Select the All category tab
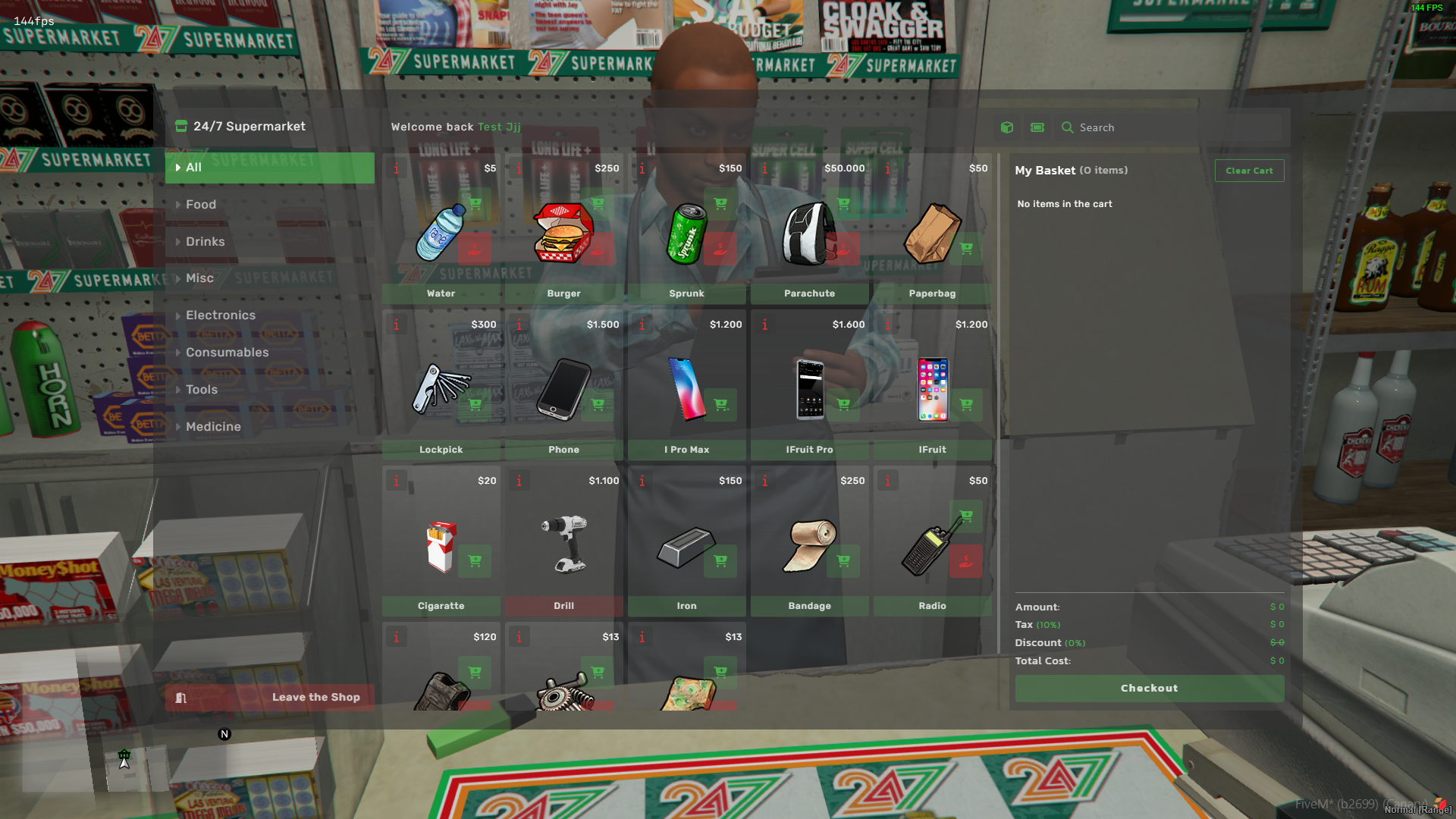The image size is (1456, 819). (193, 167)
